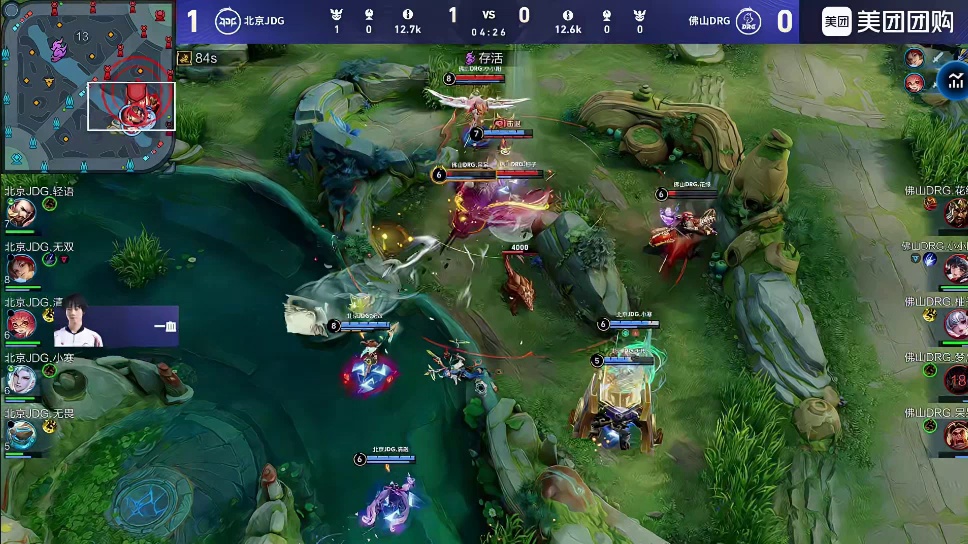
Task: Click the 北京JDG team logo
Action: [229, 21]
